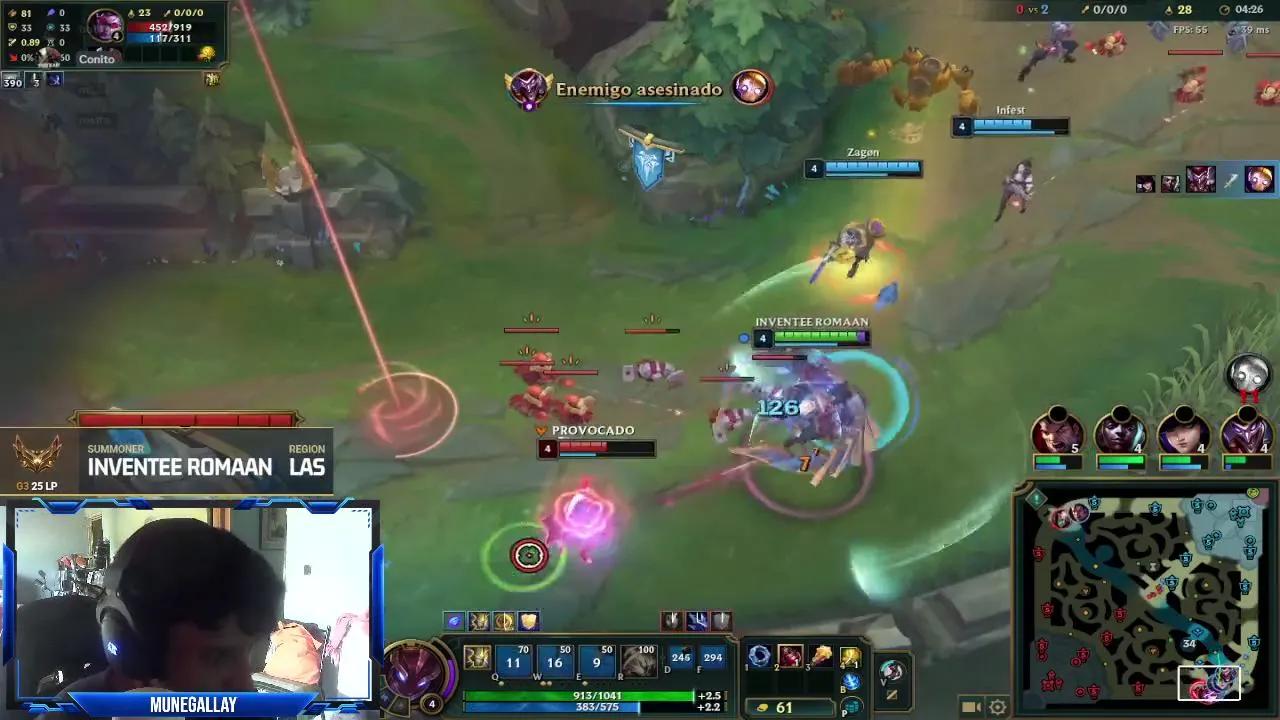Image resolution: width=1280 pixels, height=720 pixels.
Task: Click the first inventory item slot
Action: pyautogui.click(x=761, y=657)
